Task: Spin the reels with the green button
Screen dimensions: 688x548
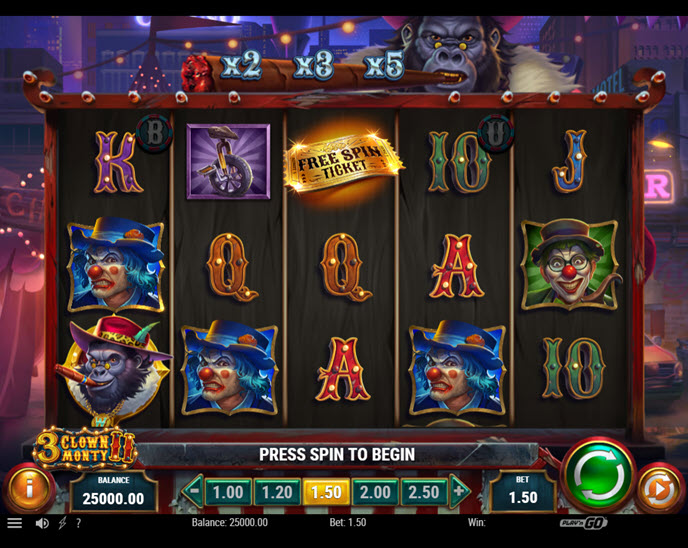Action: click(x=598, y=475)
